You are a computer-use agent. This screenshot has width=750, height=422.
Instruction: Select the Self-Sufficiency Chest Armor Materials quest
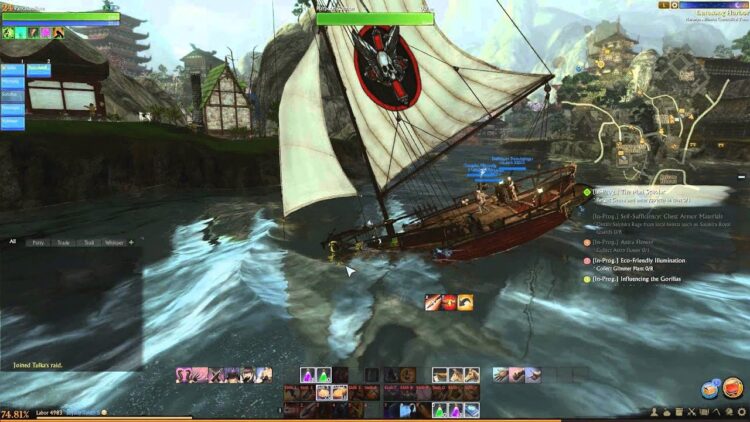coord(653,215)
